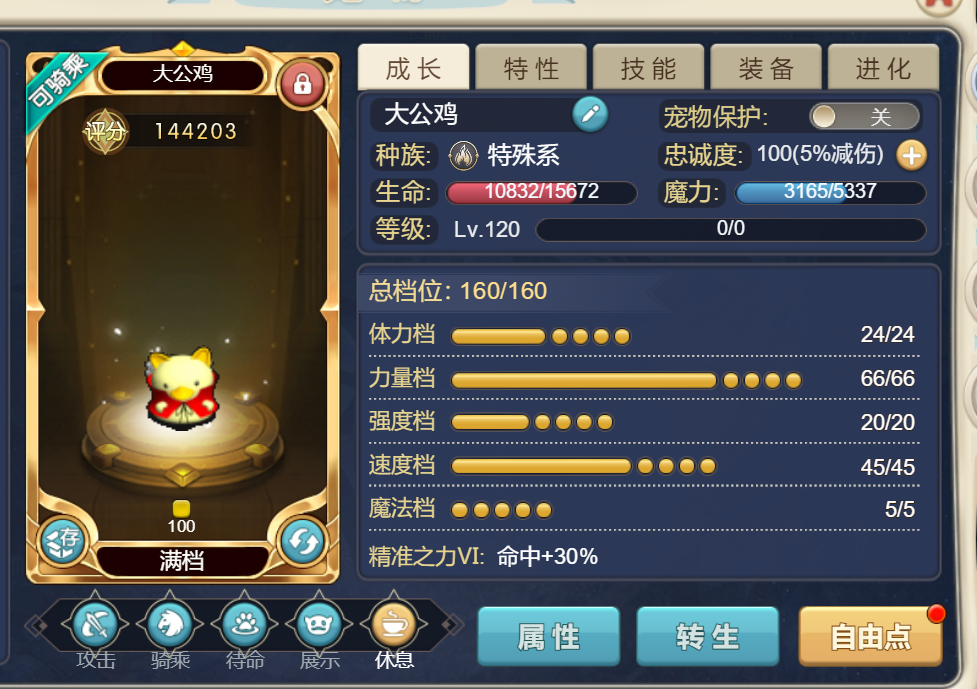Activate the 展示 display mode
Screen dimensions: 977x689
(319, 627)
